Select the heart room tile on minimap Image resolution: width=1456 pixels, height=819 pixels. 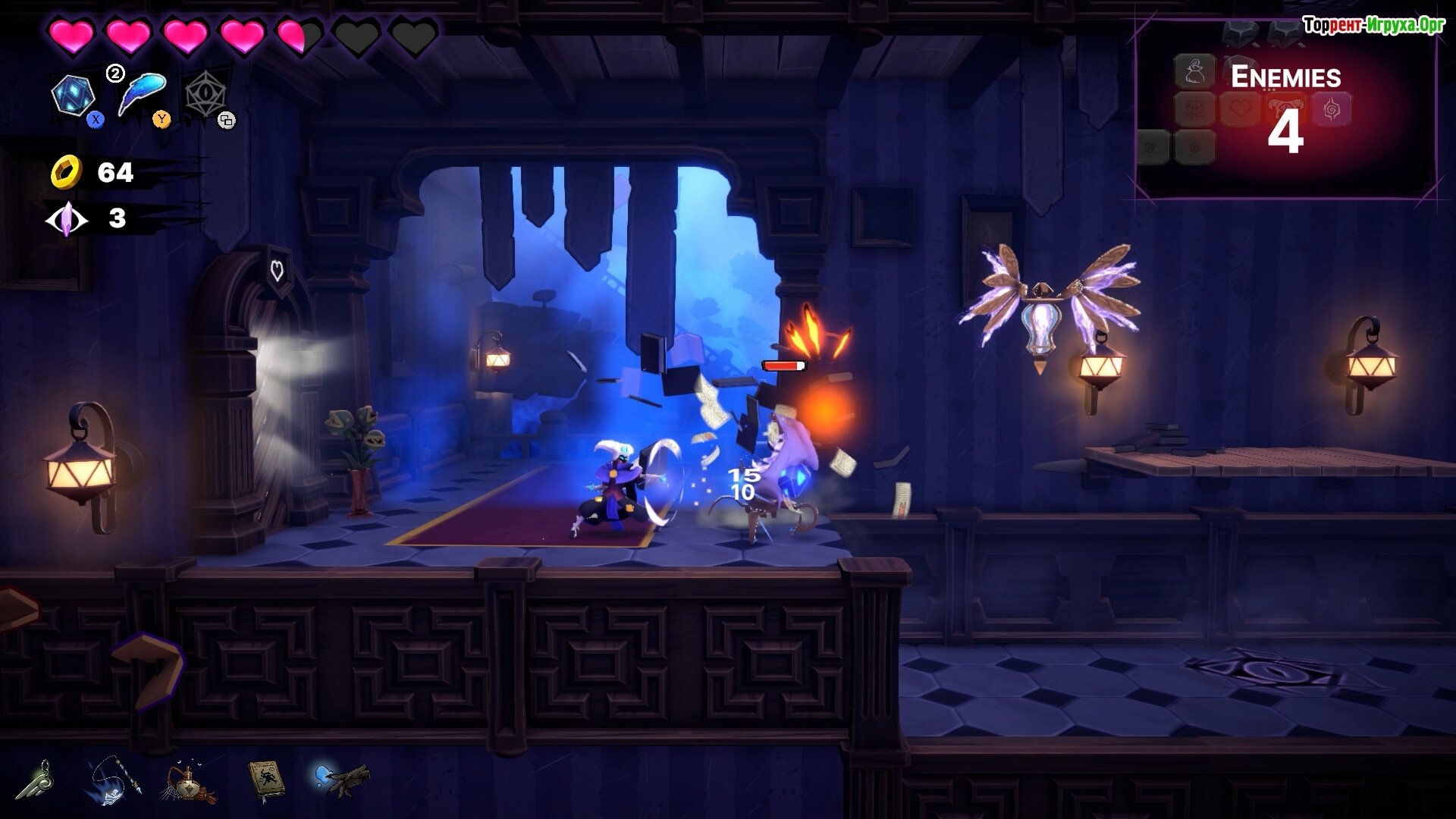1240,110
